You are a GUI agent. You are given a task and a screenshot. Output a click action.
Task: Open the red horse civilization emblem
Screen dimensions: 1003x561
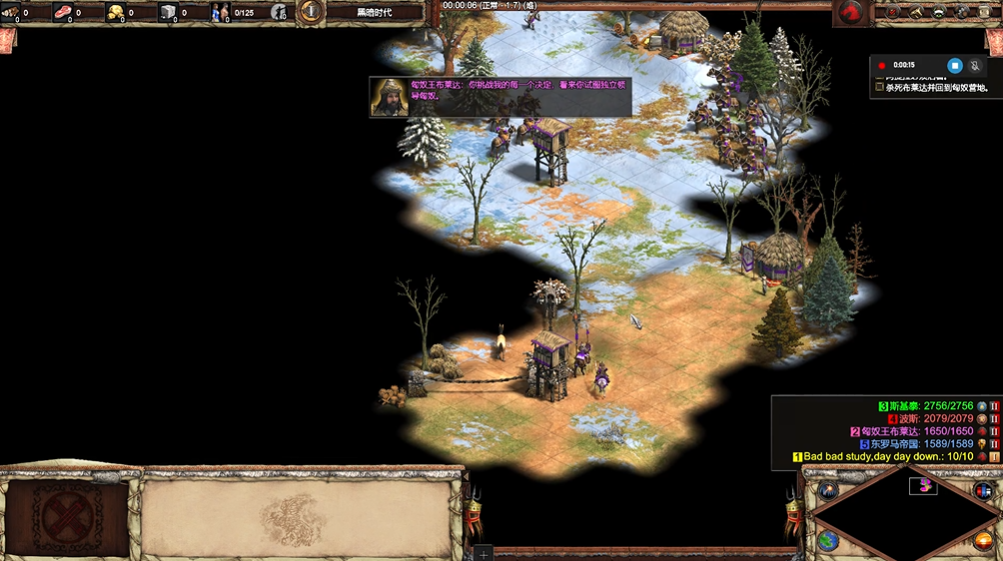coord(850,12)
